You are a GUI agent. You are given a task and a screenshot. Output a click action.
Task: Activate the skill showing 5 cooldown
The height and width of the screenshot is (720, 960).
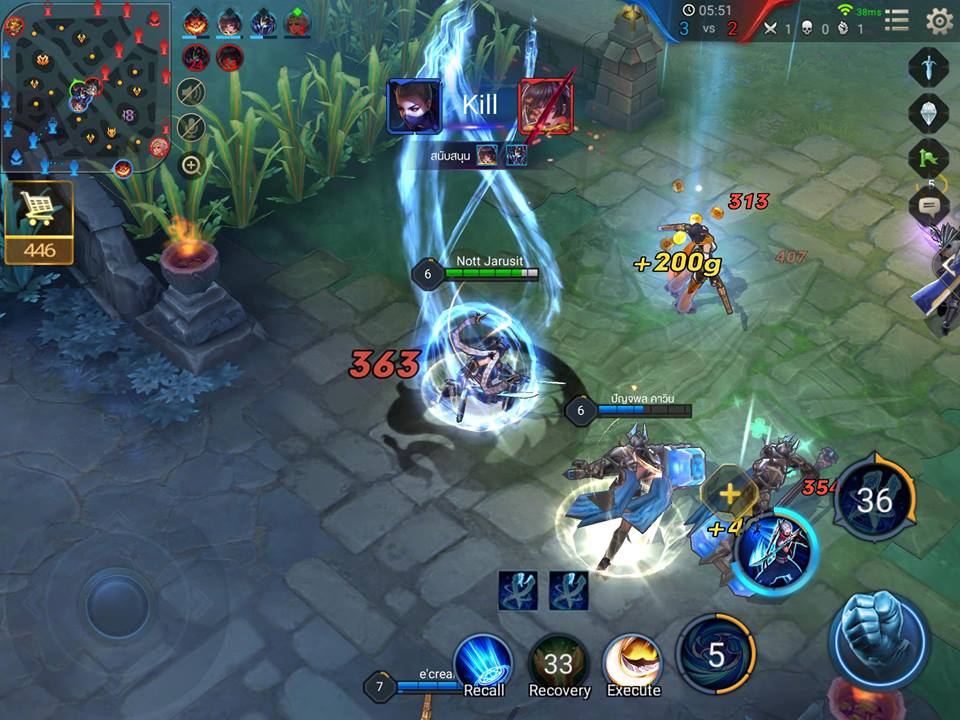tap(715, 654)
